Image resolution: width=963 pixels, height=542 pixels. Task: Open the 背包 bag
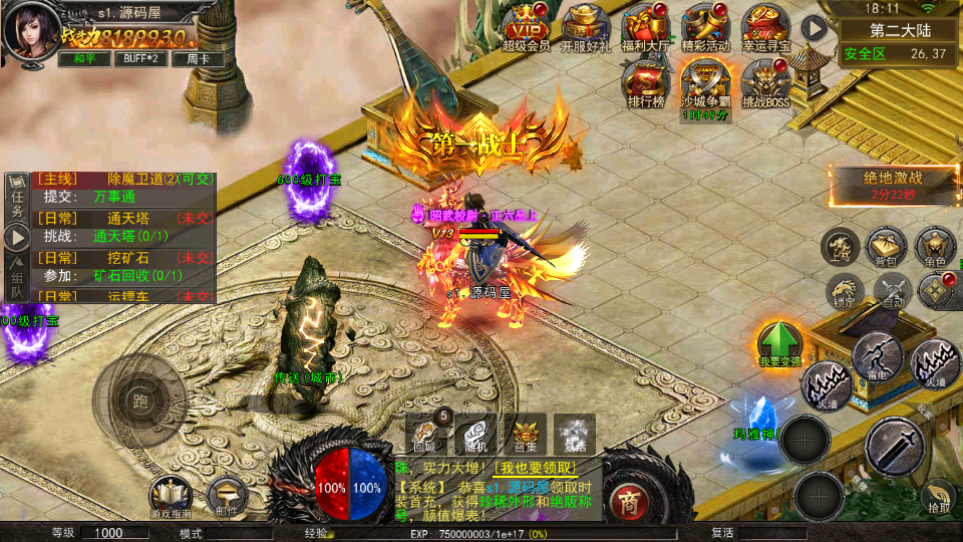pos(885,247)
